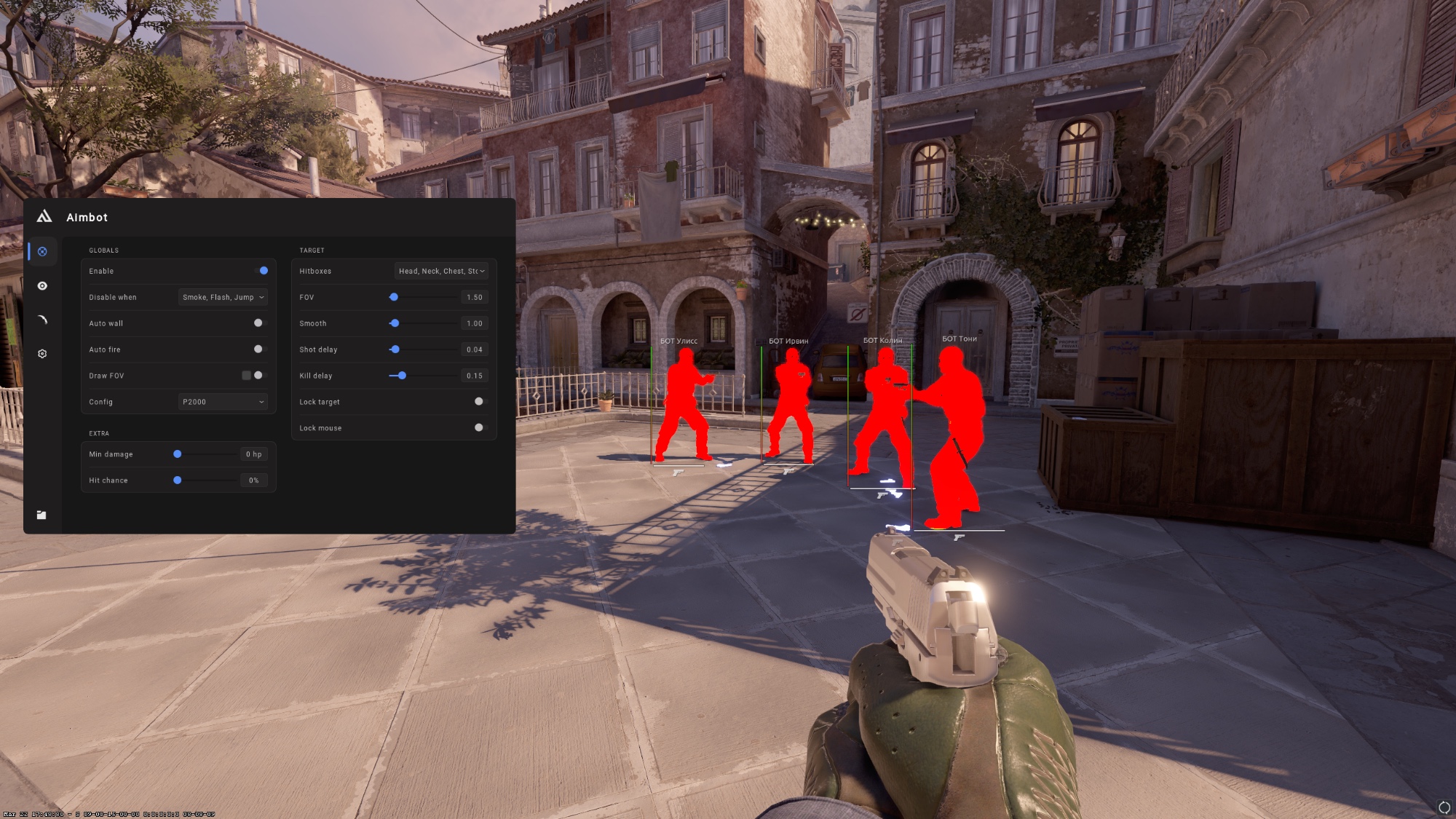Click the FOV value field showing 1.50

[473, 297]
